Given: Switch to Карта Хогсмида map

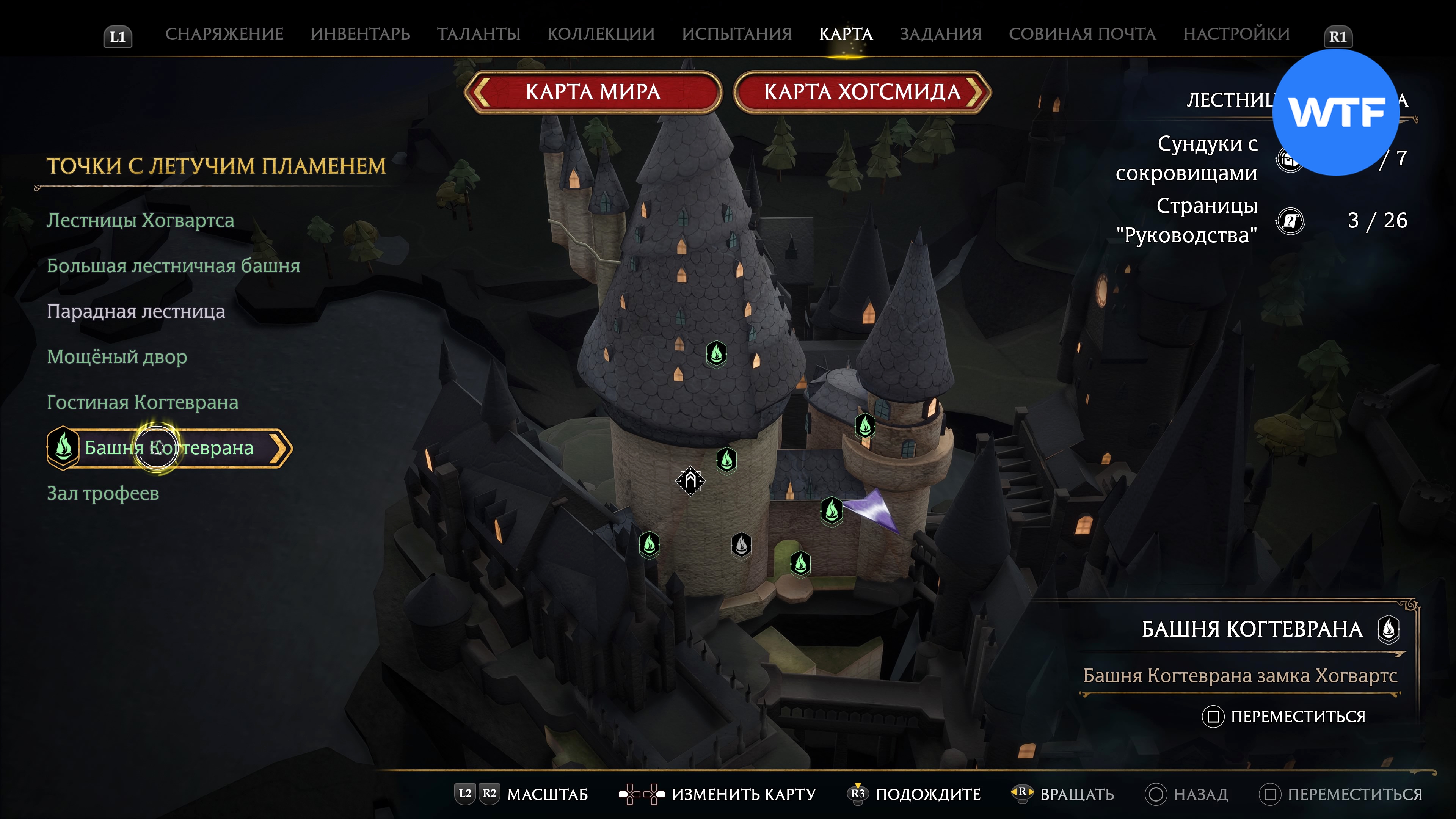Looking at the screenshot, I should (862, 92).
